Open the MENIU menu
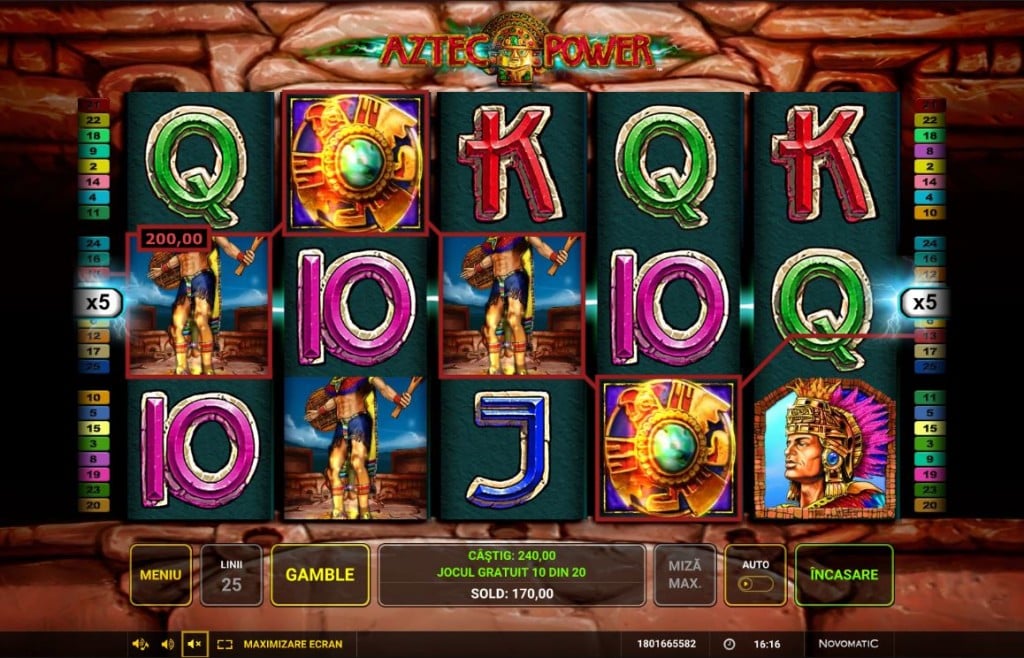 click(x=160, y=575)
